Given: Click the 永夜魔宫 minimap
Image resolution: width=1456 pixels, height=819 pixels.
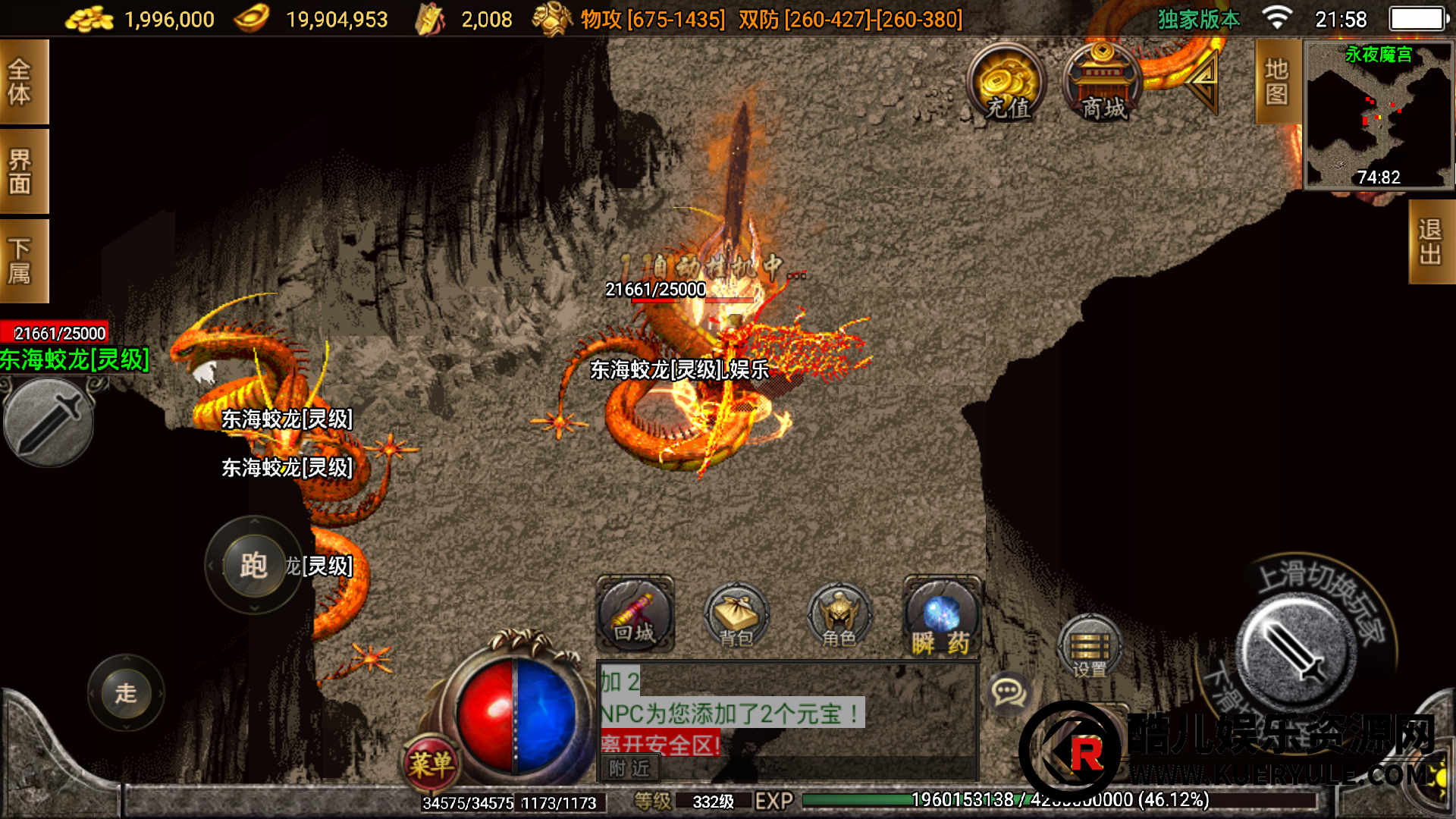Looking at the screenshot, I should pos(1378,115).
